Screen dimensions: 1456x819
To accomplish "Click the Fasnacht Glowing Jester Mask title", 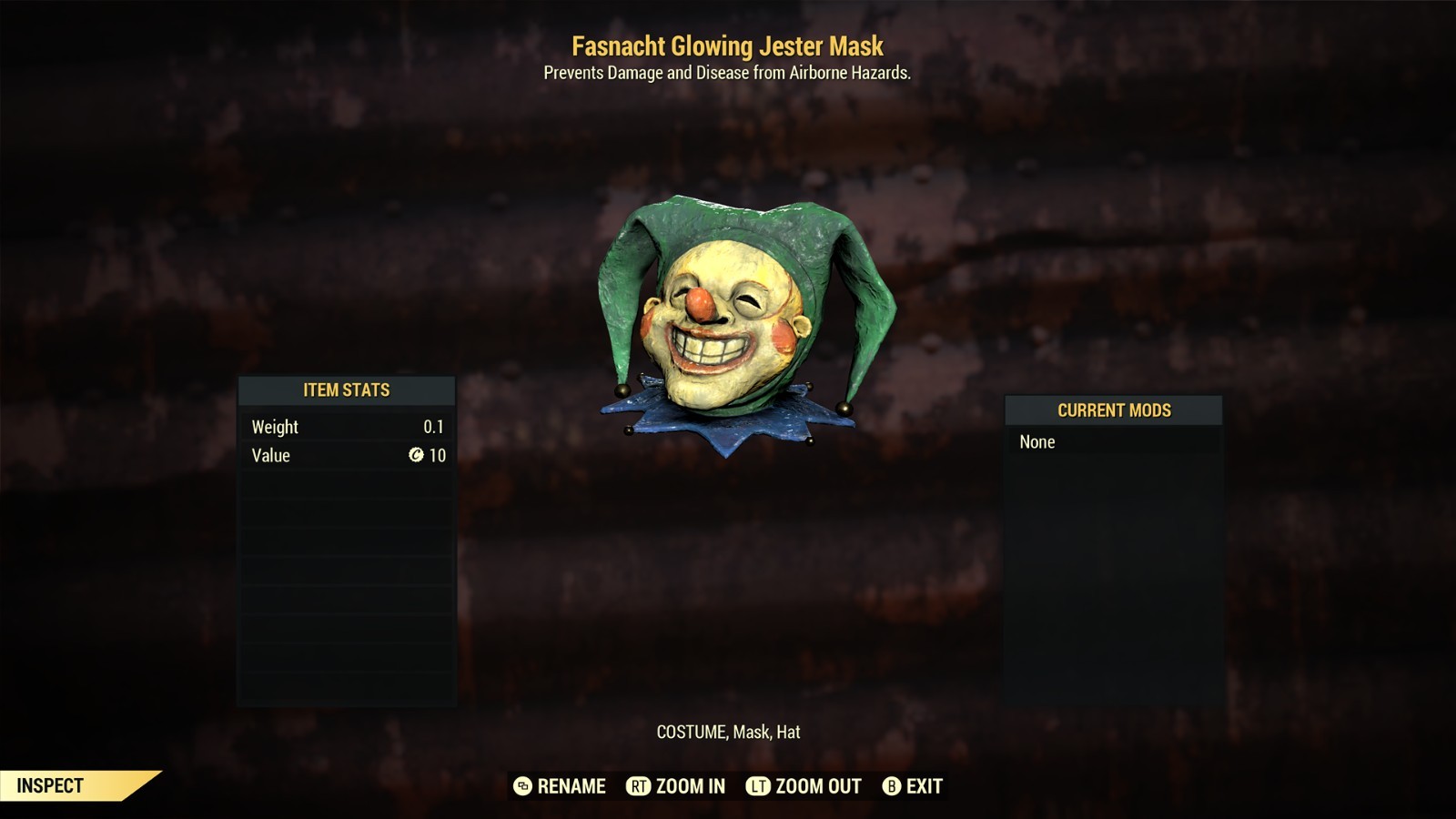I will 727,45.
